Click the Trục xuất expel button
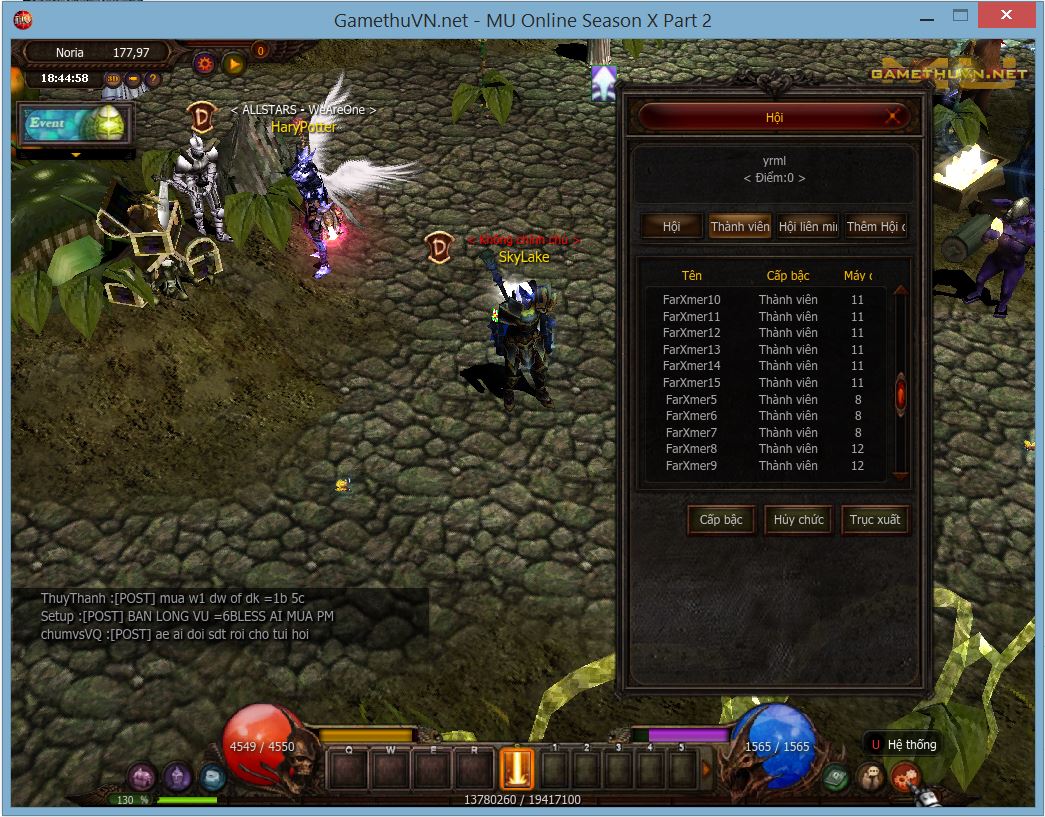1045x817 pixels. [875, 520]
